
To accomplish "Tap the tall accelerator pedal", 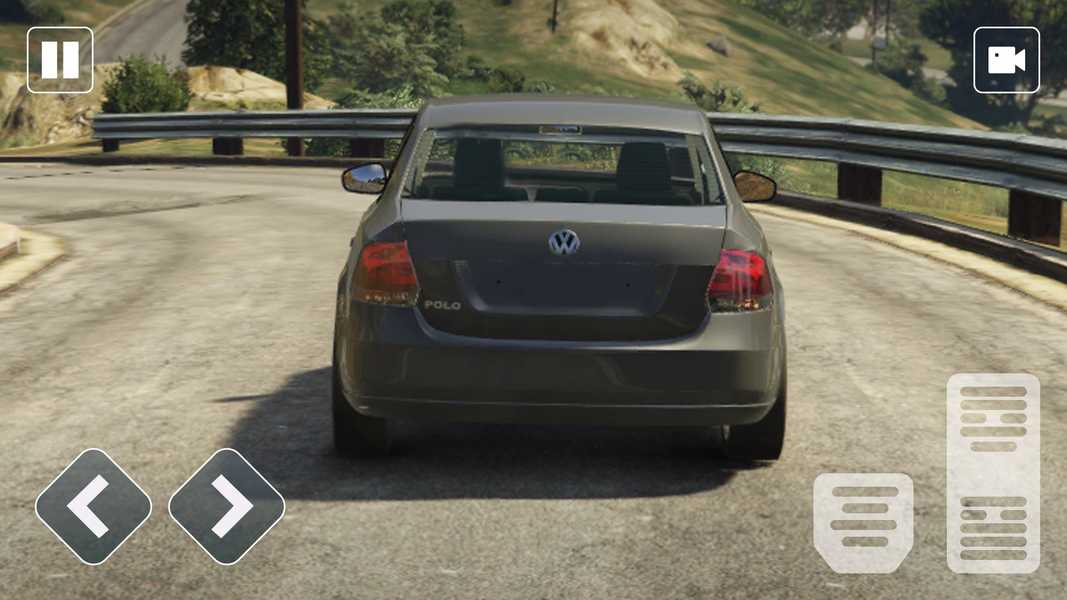I will pos(993,473).
